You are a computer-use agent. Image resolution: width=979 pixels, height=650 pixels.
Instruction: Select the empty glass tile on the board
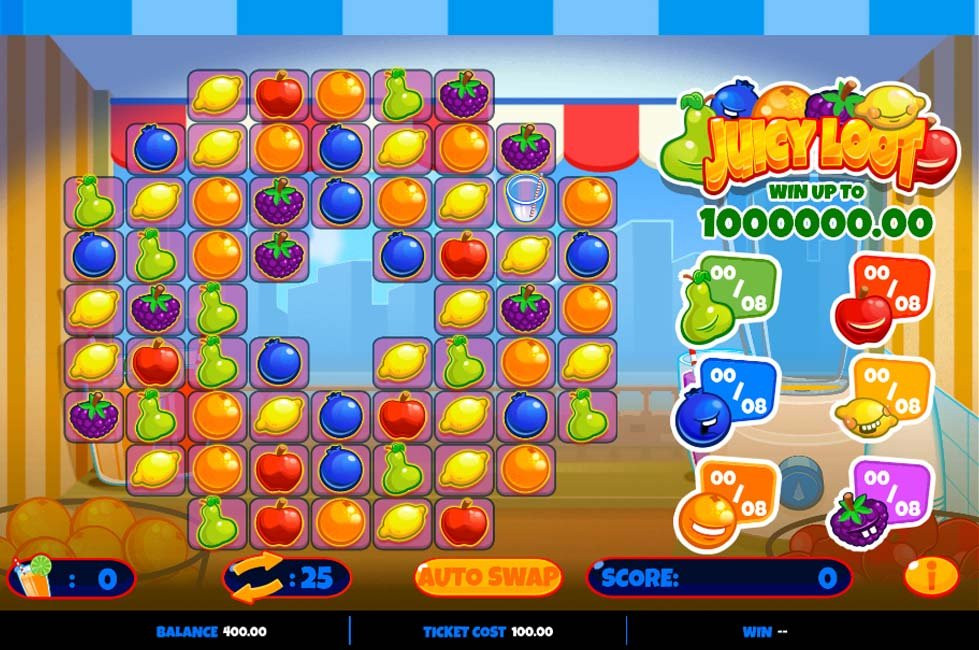pos(525,200)
